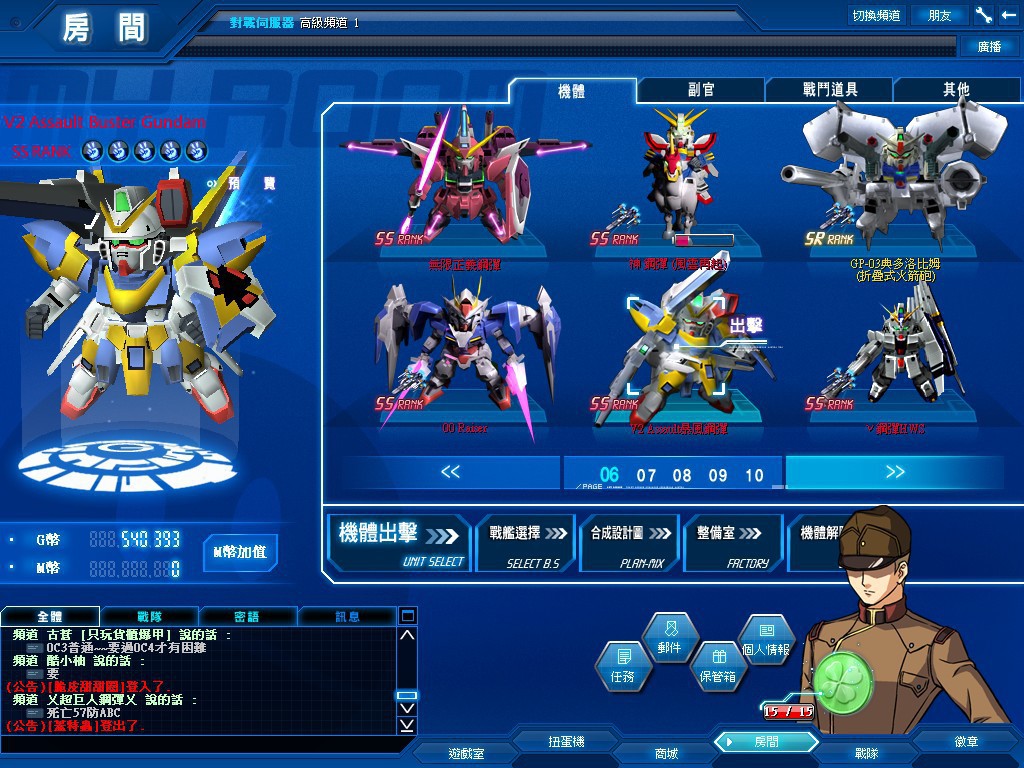Open the 任務 missions icon

click(x=621, y=665)
